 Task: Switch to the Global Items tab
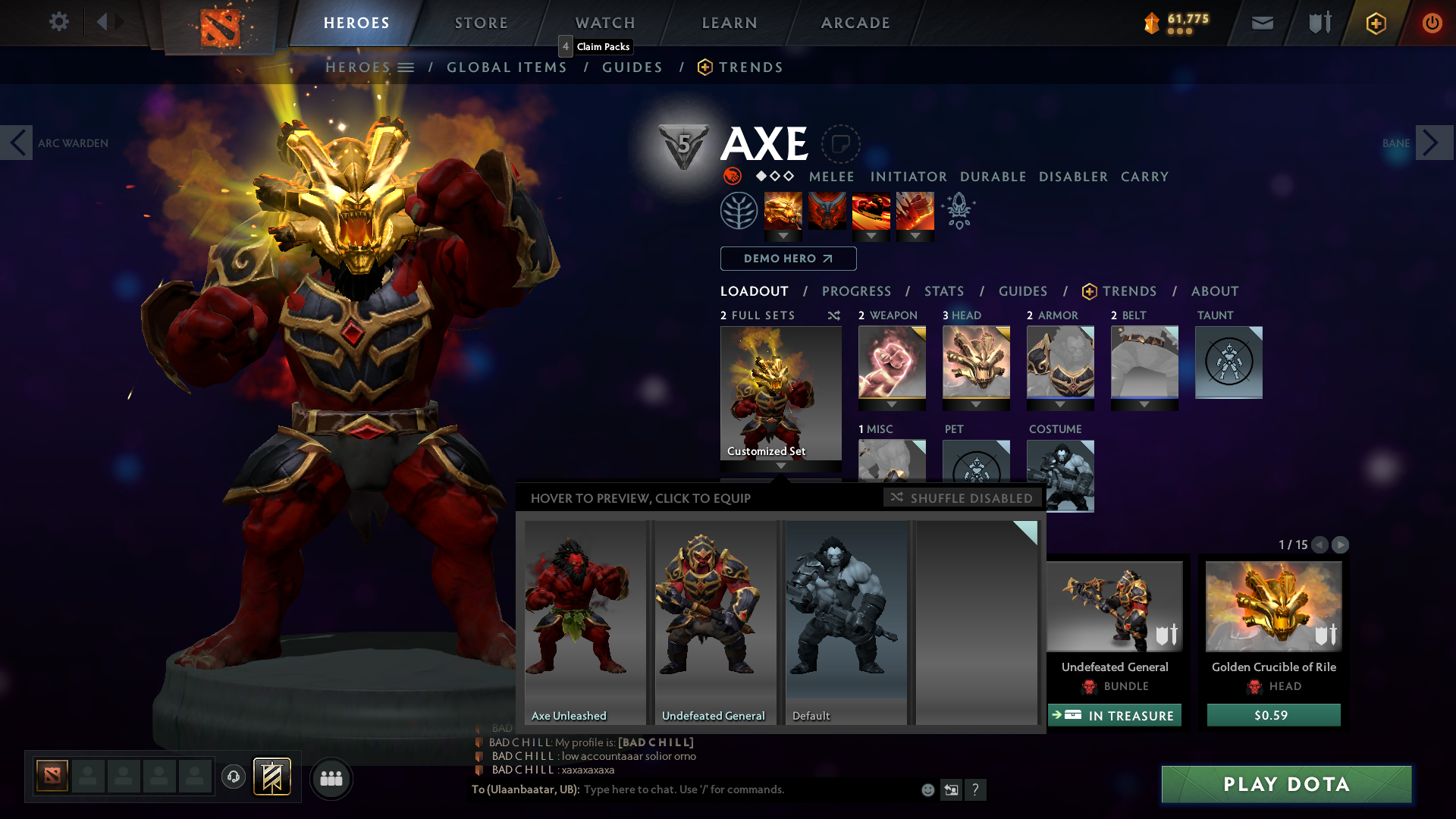click(507, 67)
